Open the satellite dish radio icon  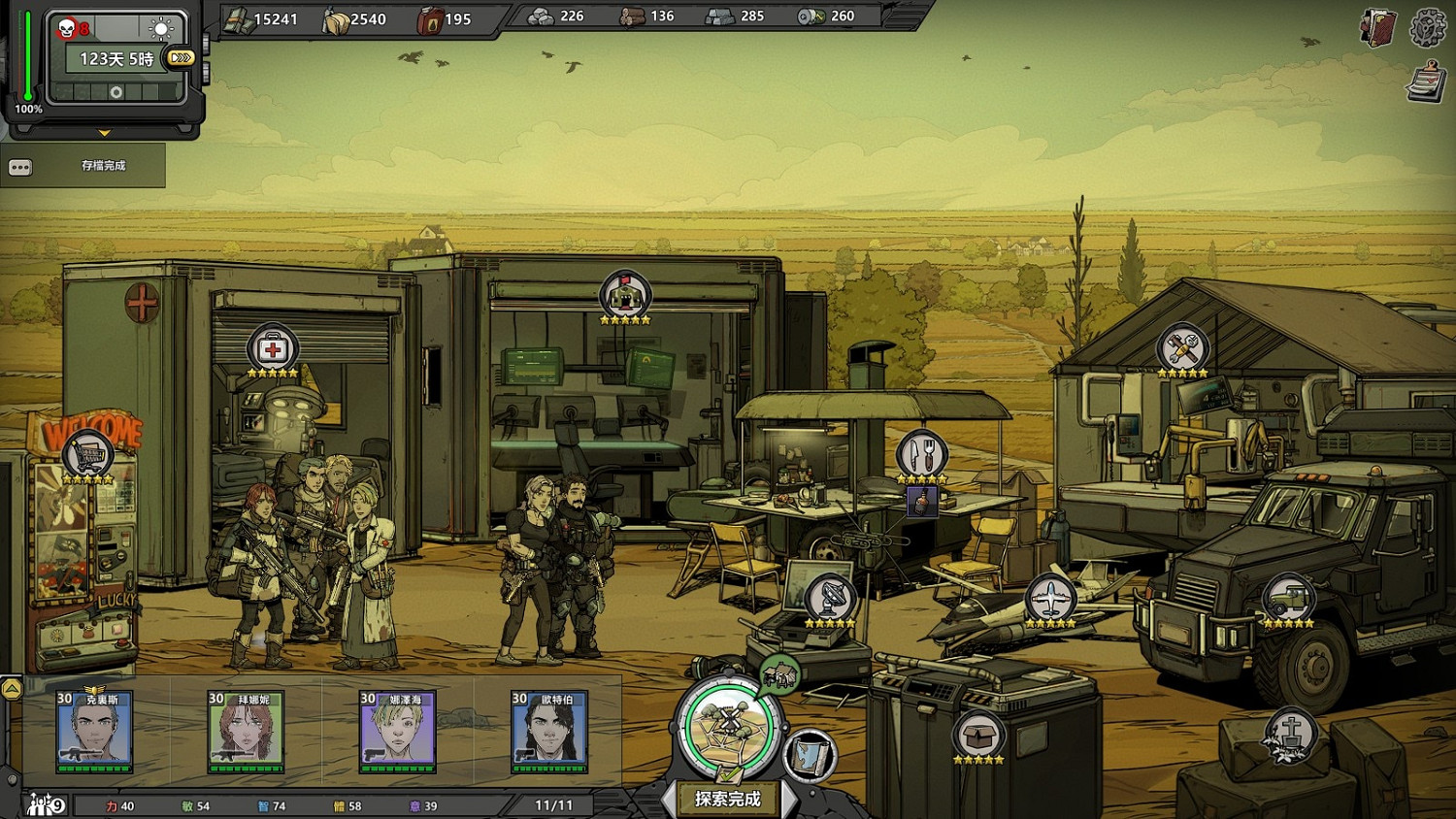[x=830, y=598]
